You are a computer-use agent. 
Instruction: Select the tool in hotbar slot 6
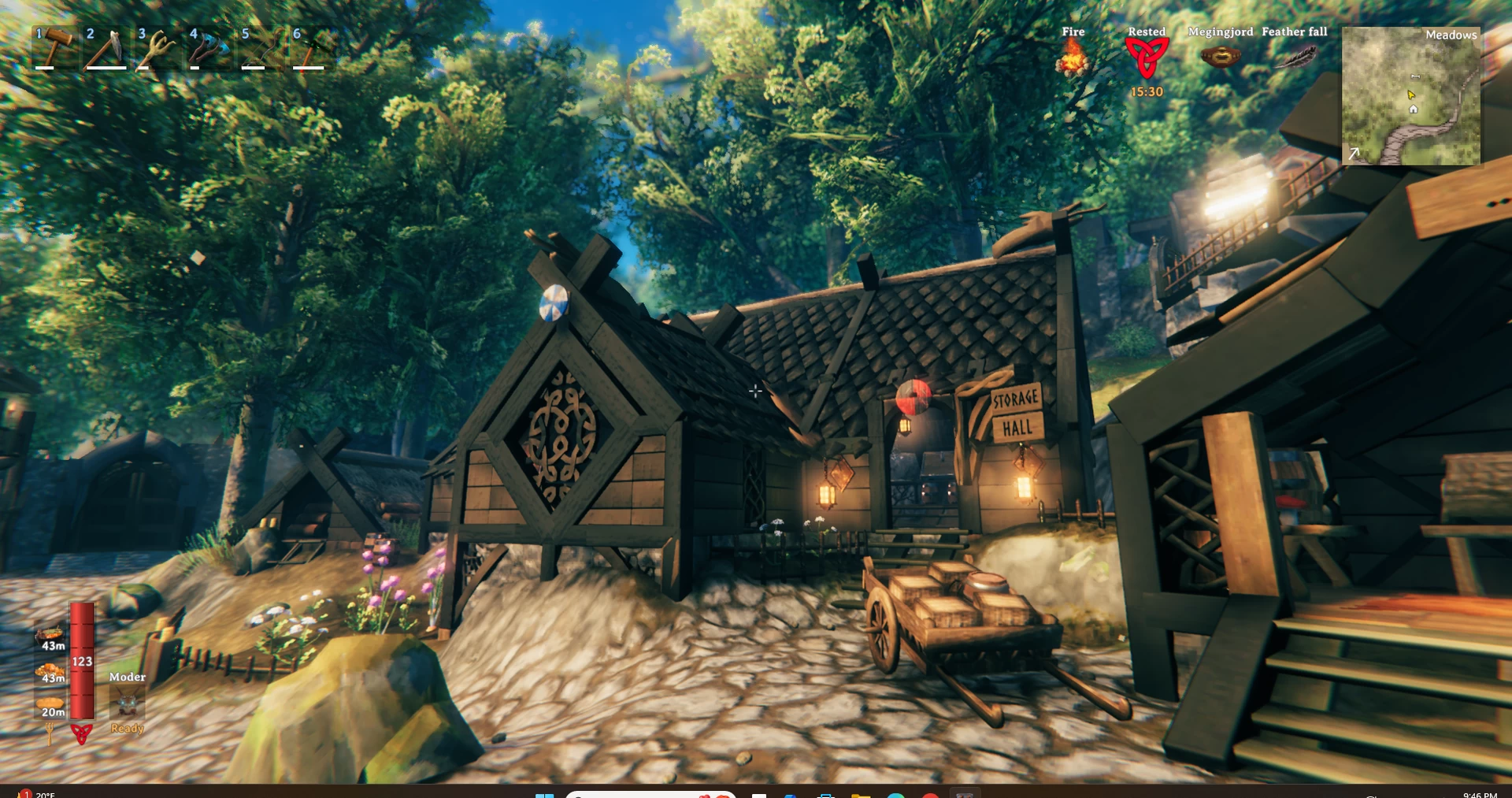312,49
